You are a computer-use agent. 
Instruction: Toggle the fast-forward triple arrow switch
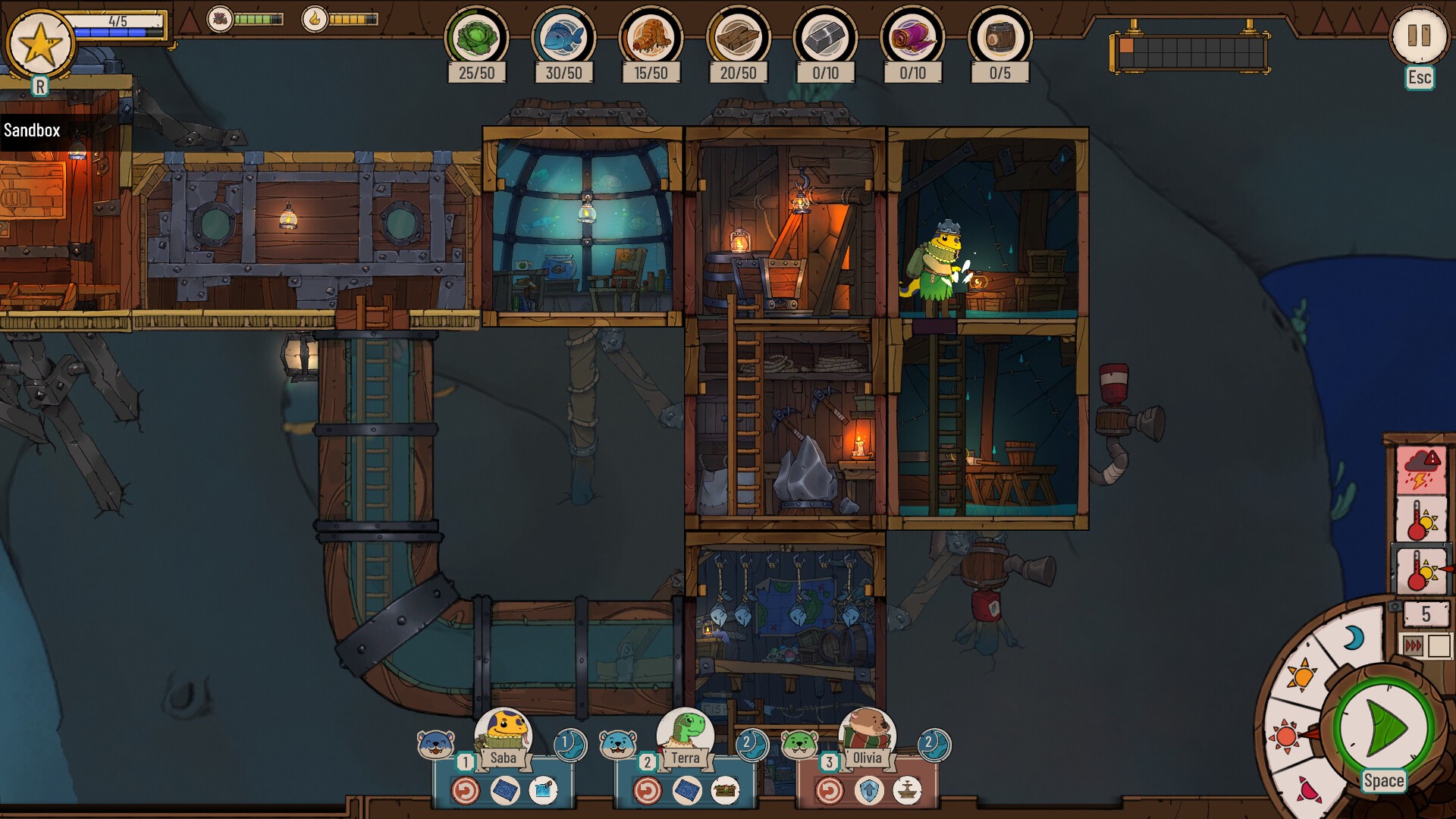pos(1414,645)
